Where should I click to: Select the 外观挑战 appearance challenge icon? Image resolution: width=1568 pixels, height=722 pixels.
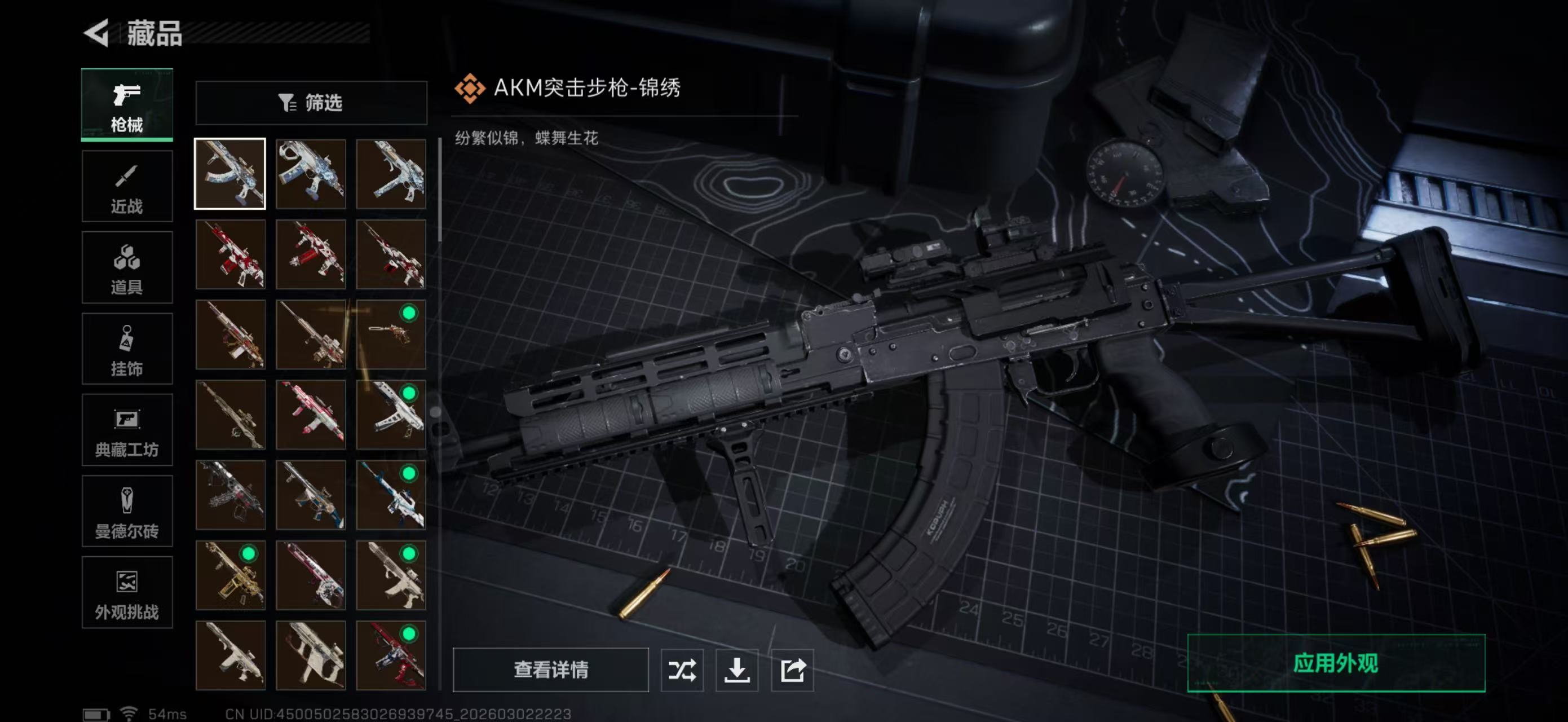coord(127,593)
